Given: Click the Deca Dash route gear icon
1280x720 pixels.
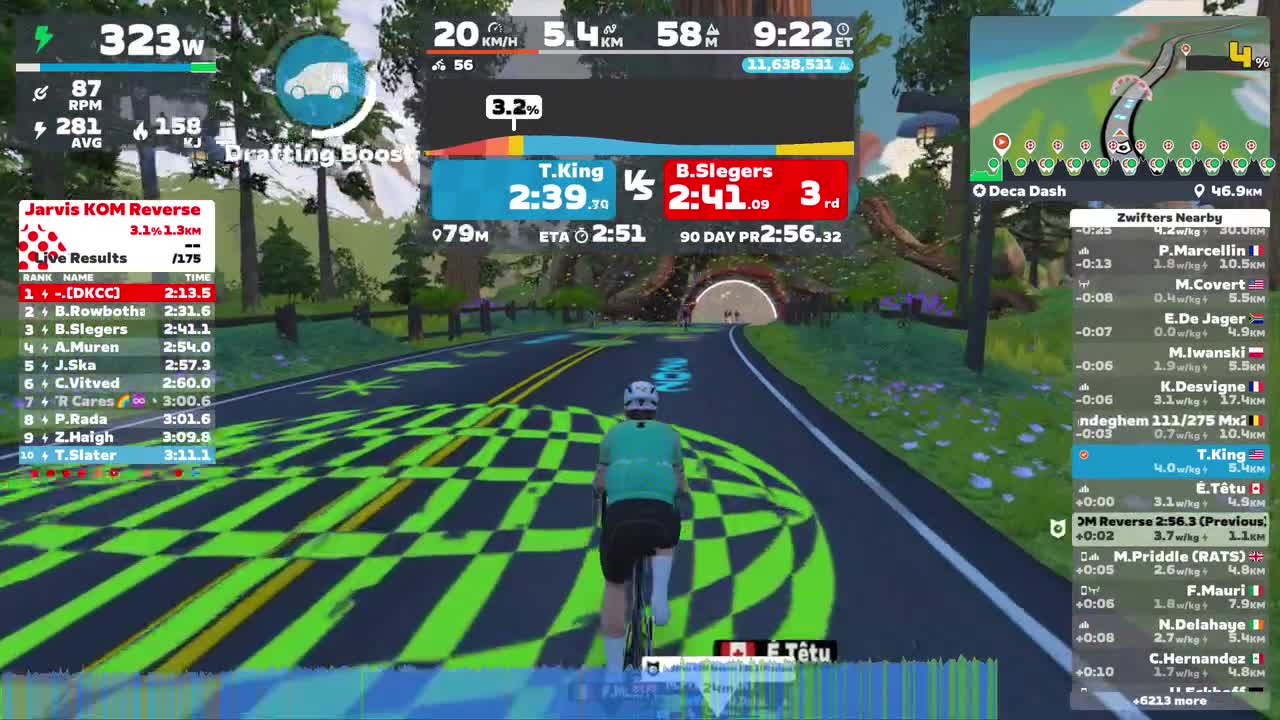Looking at the screenshot, I should [981, 190].
